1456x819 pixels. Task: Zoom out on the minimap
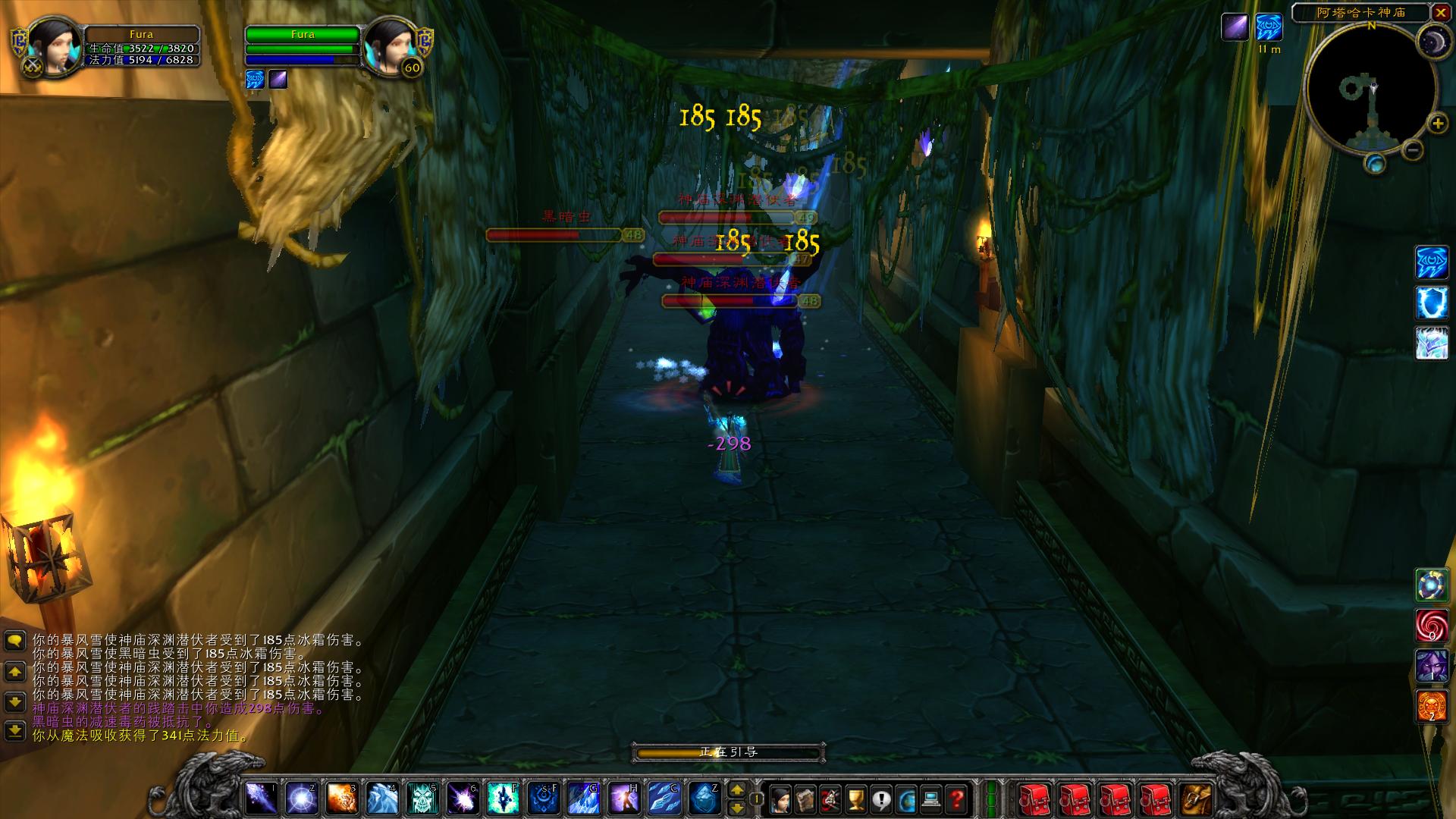click(x=1412, y=150)
